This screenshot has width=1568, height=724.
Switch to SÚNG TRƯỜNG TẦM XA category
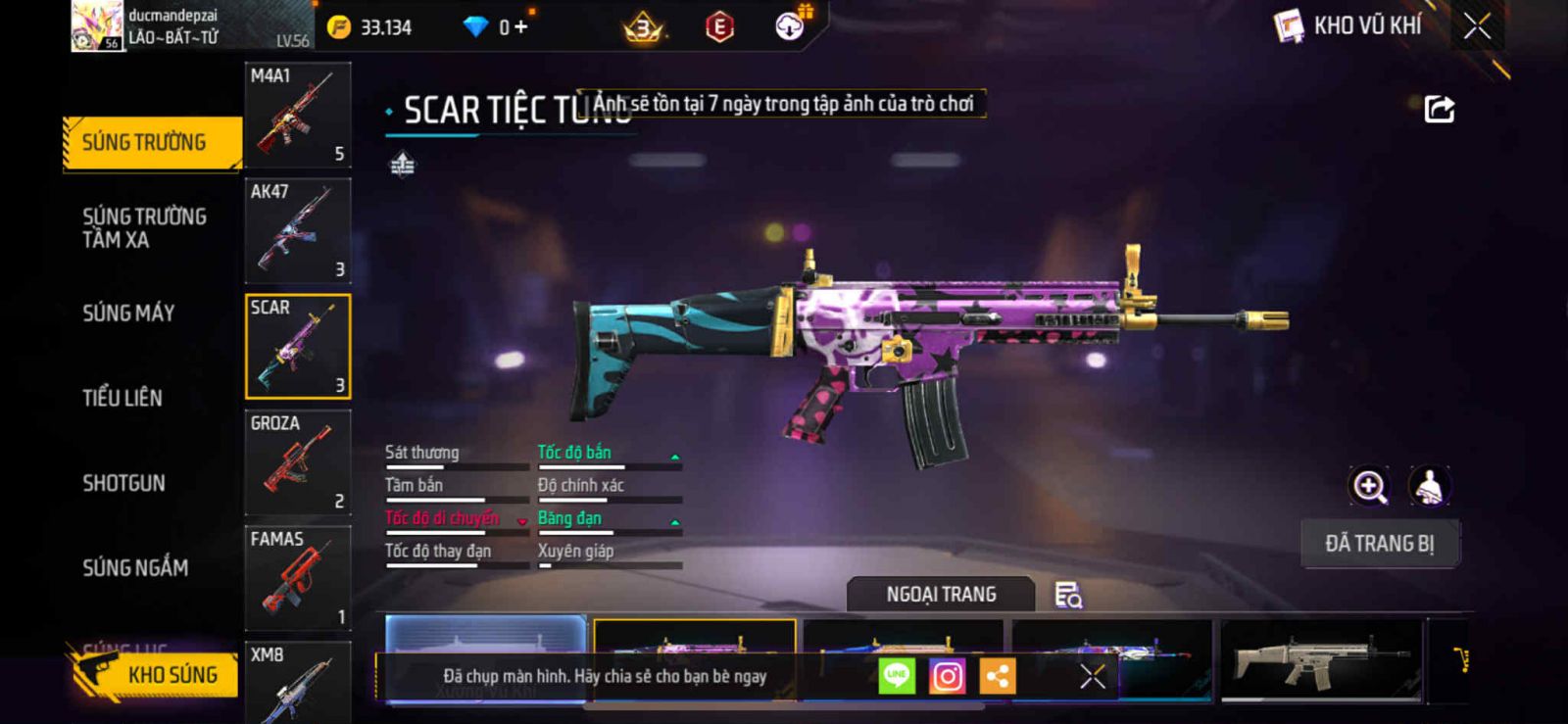click(144, 227)
